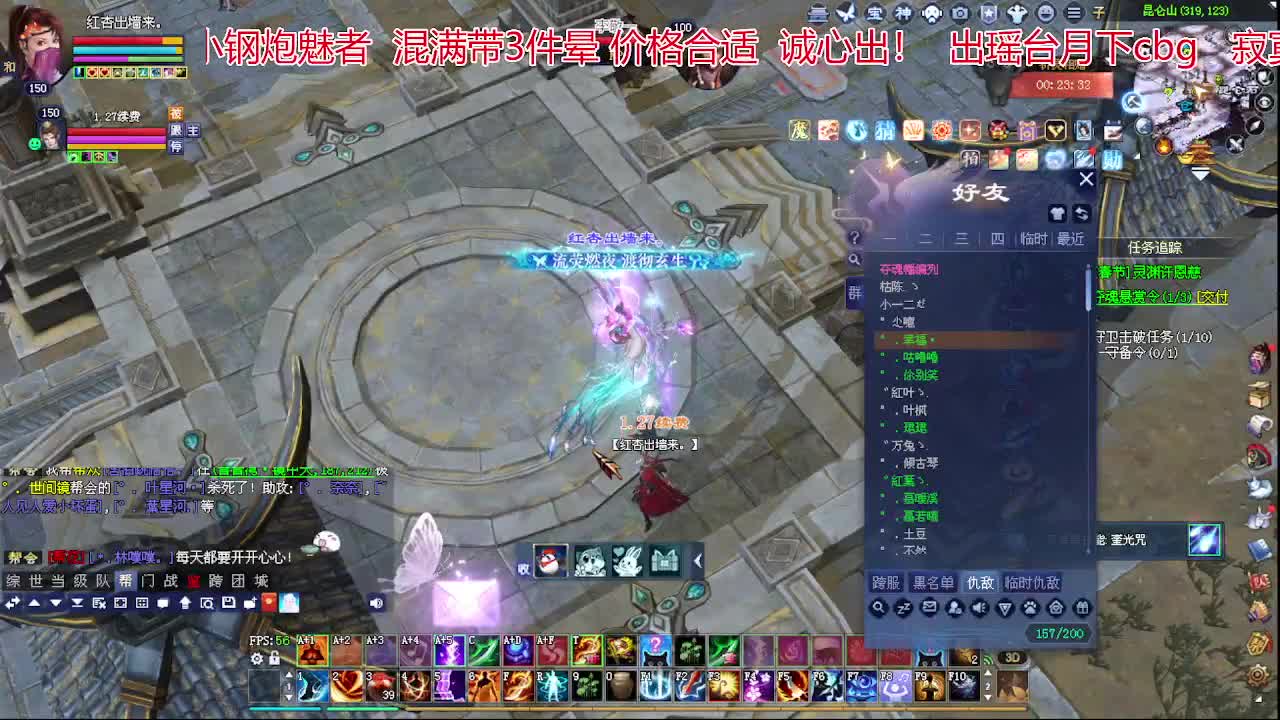Select friend 土豆 in the friends list
The width and height of the screenshot is (1280, 720).
coord(918,533)
